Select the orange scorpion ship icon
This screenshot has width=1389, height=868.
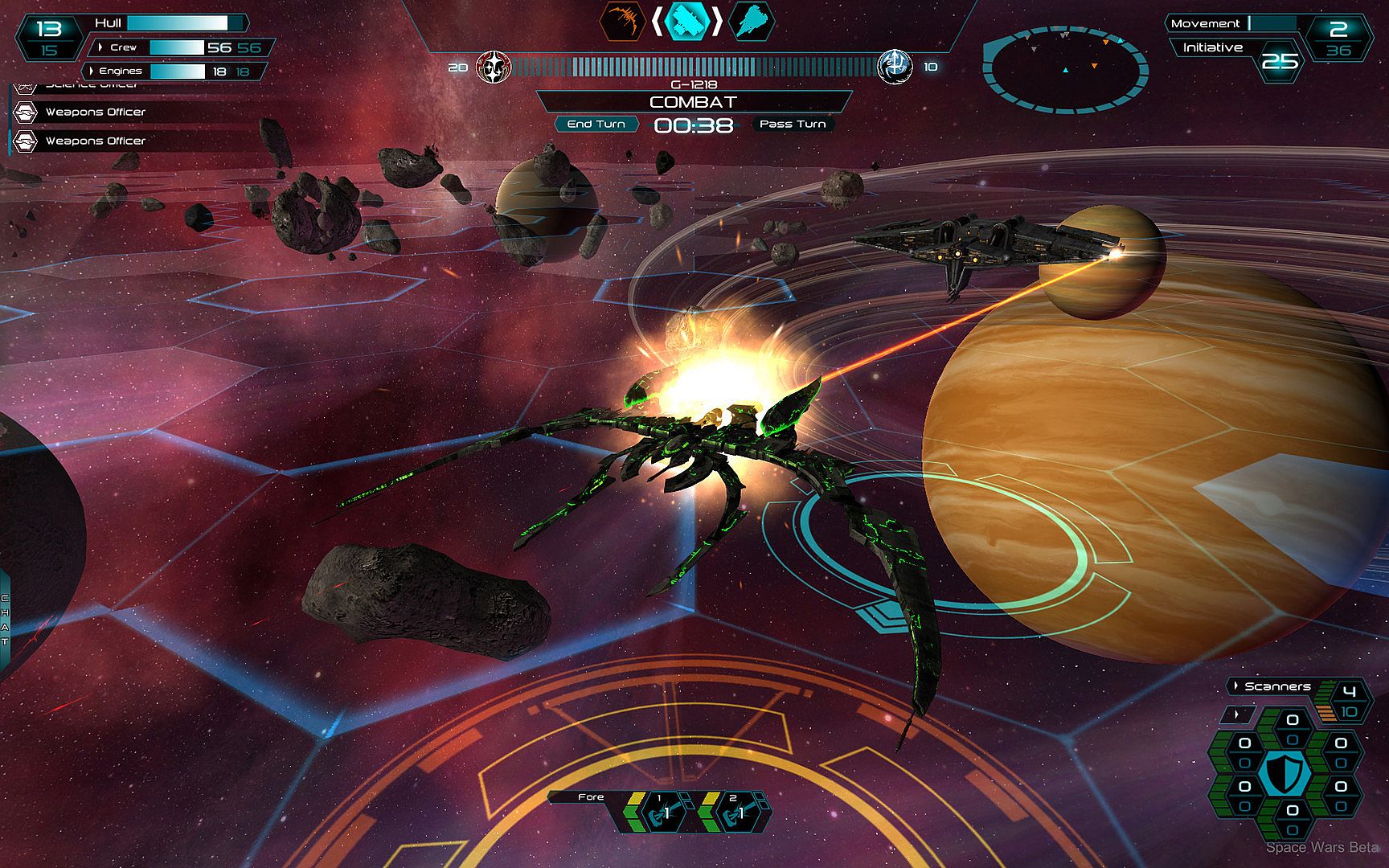[x=624, y=21]
